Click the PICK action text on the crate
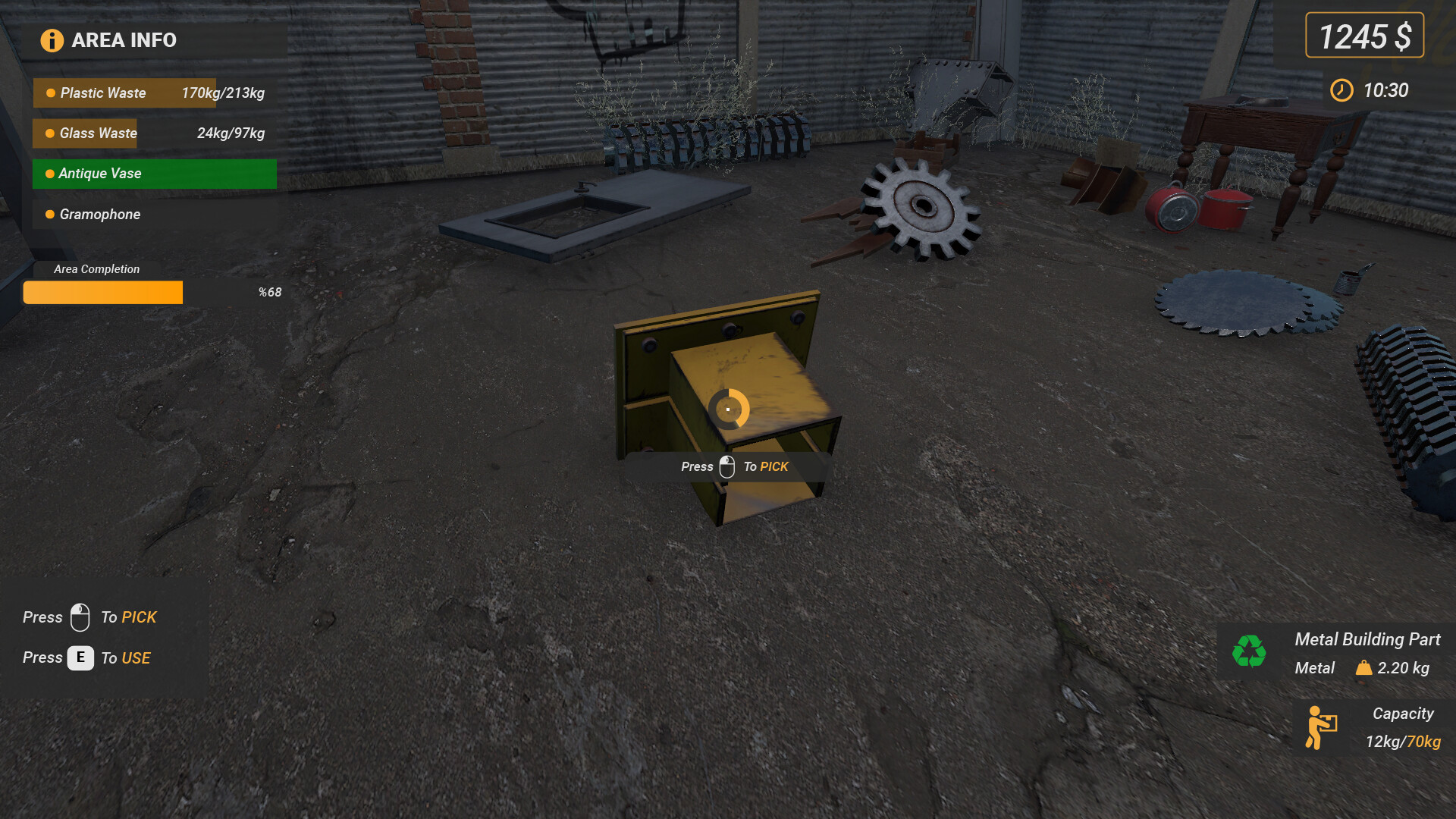1456x819 pixels. click(x=775, y=466)
